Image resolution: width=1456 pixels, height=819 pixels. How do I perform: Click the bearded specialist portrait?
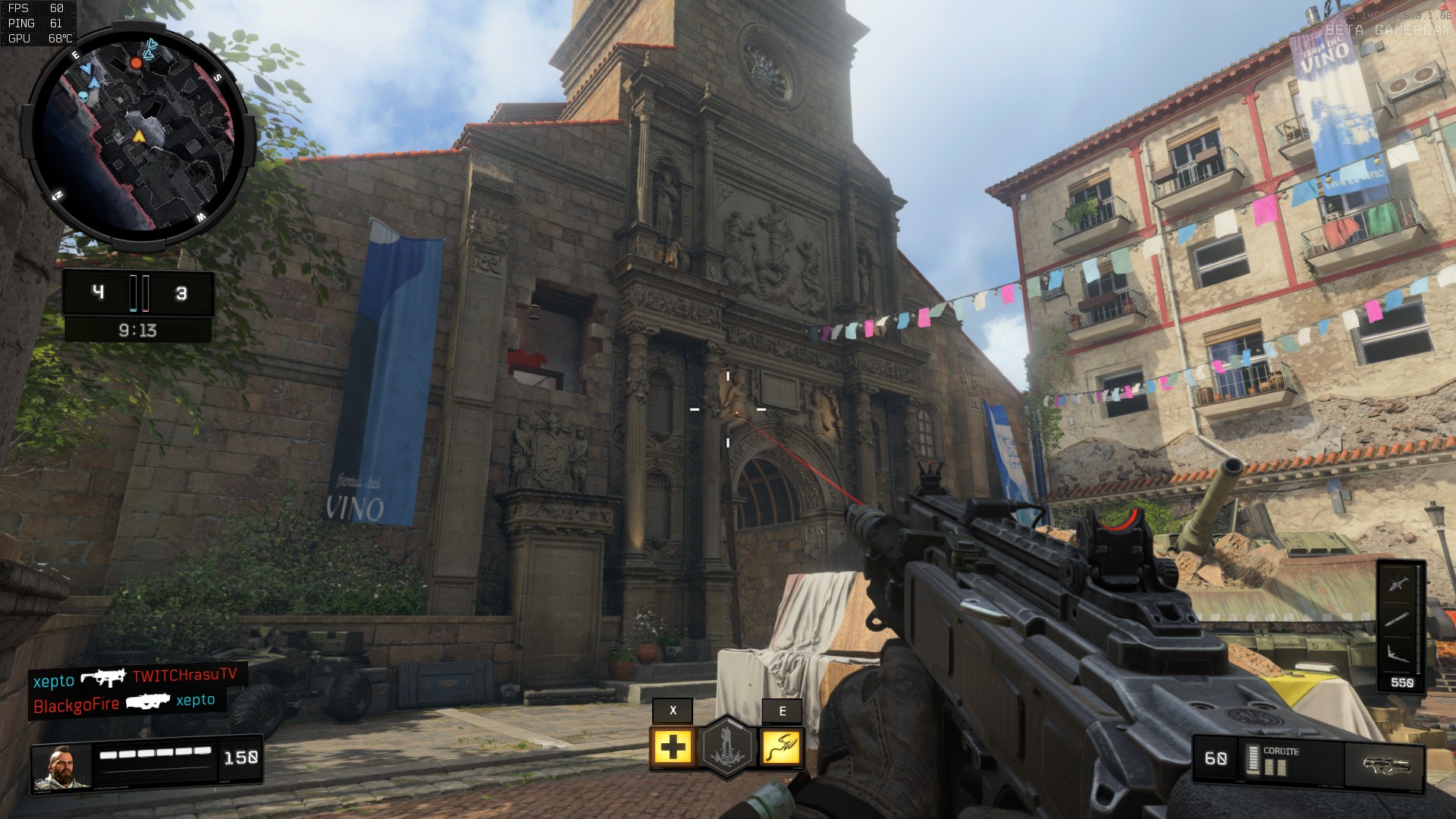(x=61, y=767)
